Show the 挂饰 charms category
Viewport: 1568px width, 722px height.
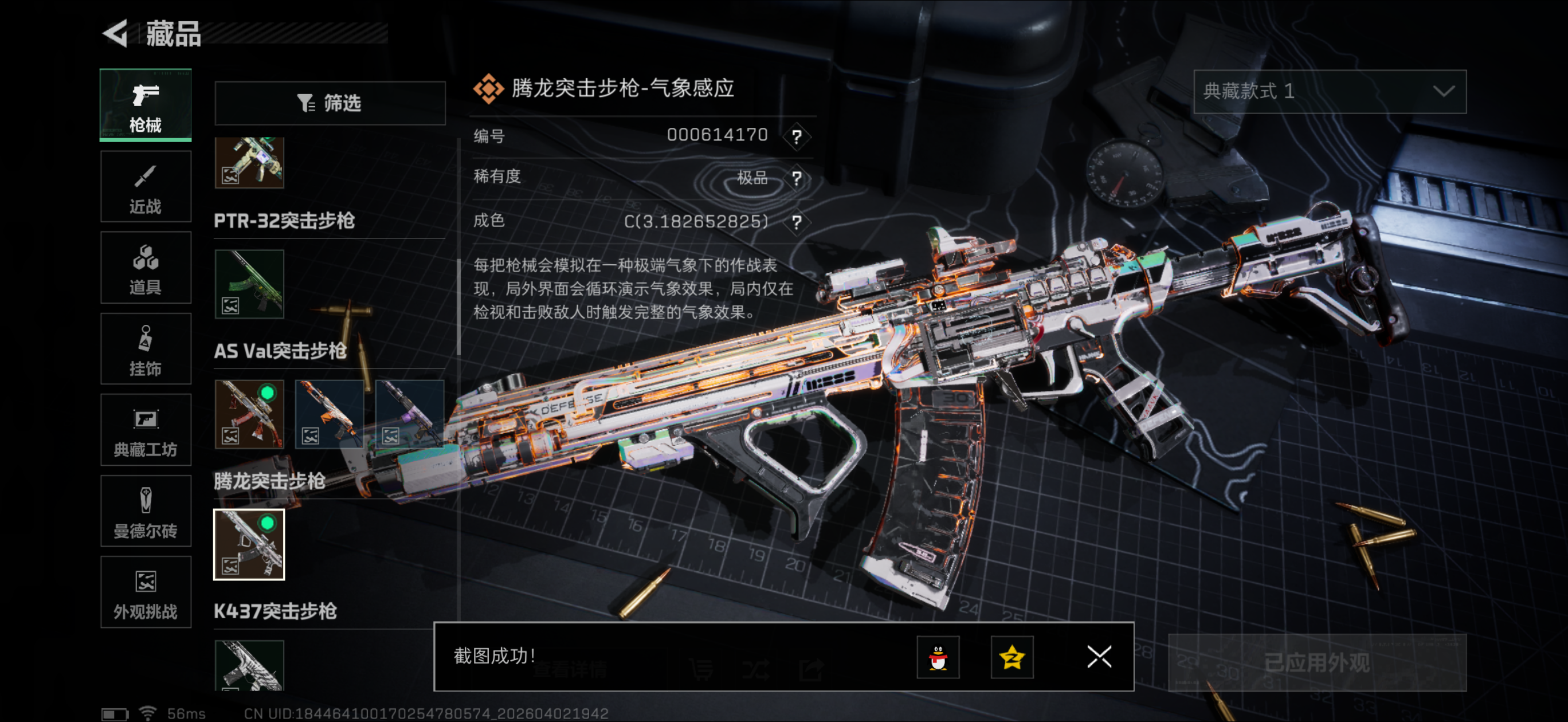[x=146, y=349]
